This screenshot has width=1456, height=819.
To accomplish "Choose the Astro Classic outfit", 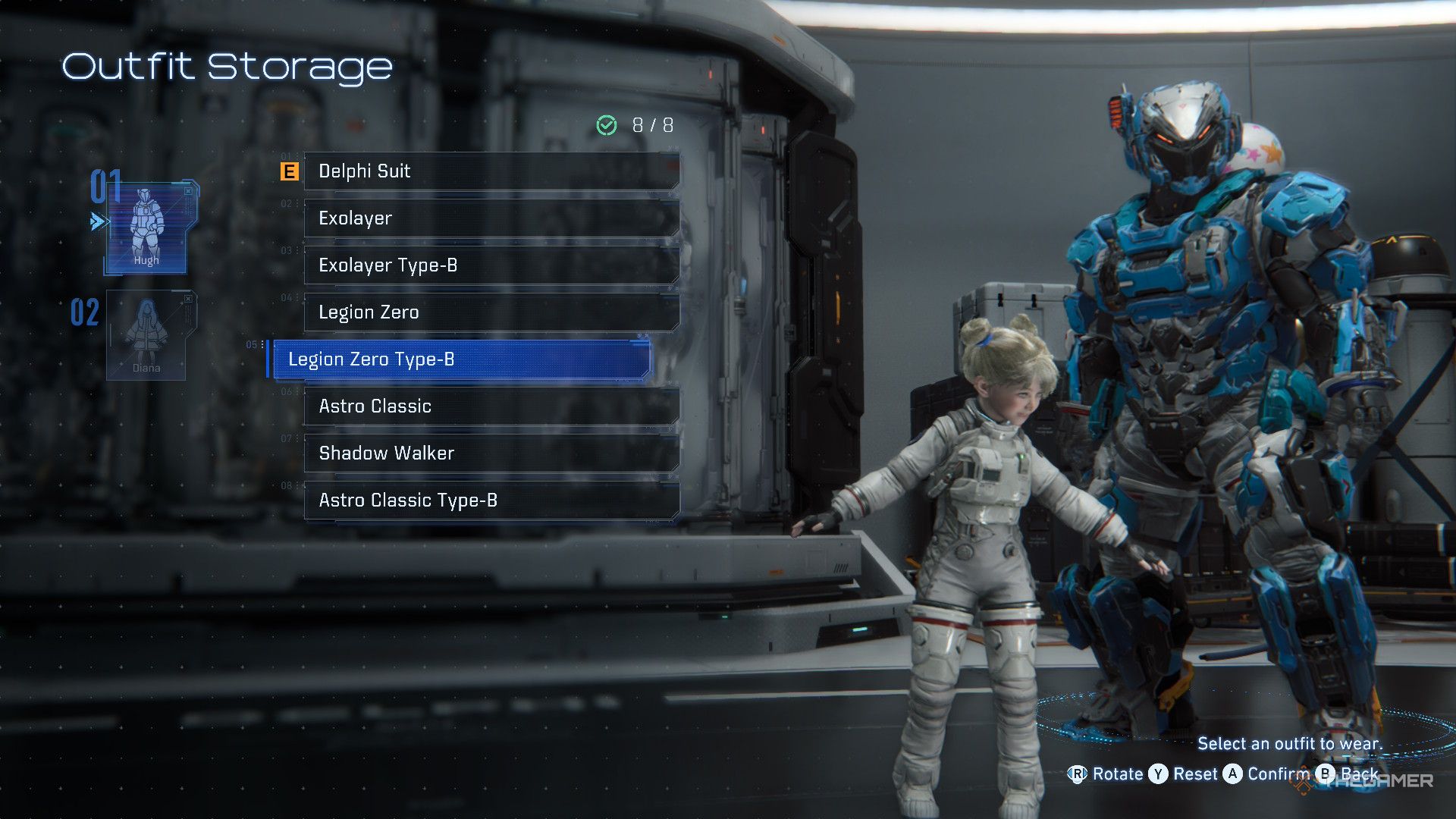I will coord(491,406).
